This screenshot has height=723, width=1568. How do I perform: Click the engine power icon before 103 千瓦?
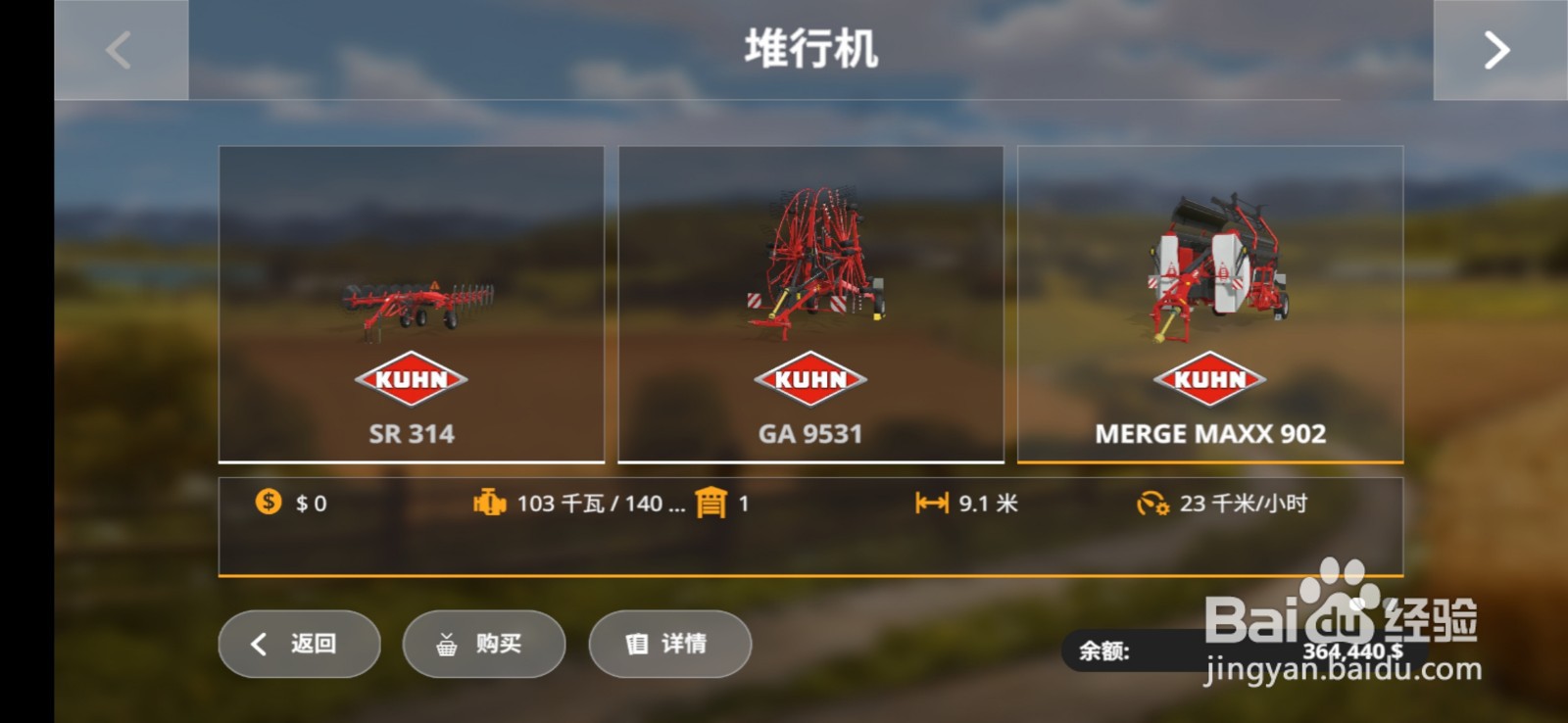(487, 503)
